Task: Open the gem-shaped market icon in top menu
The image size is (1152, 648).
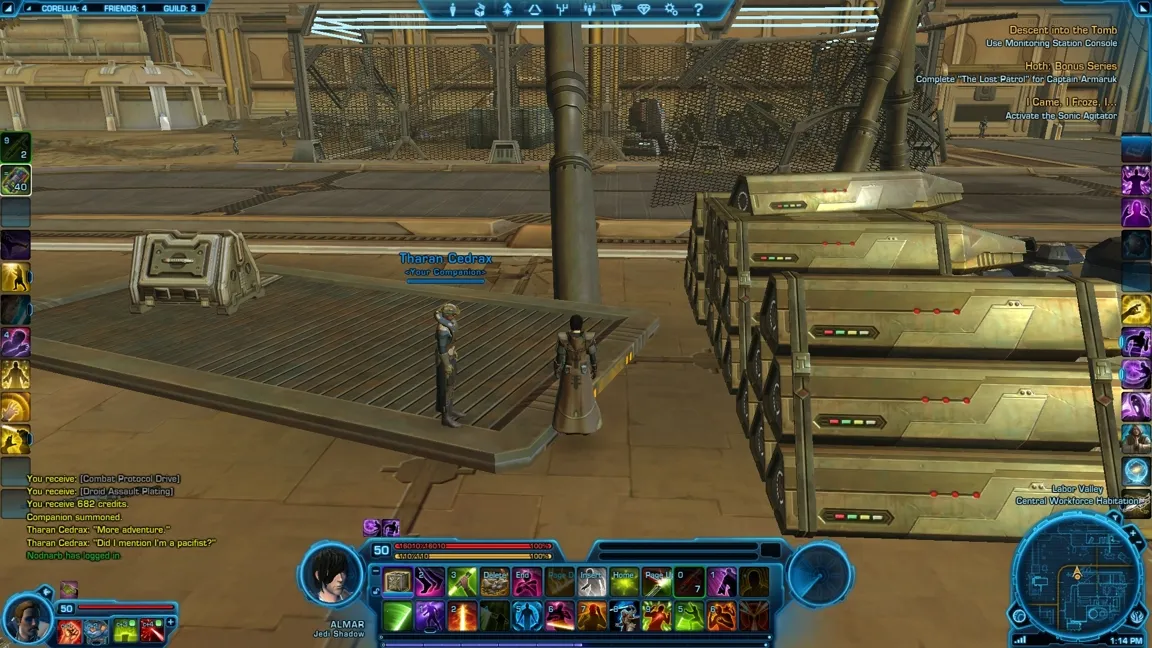Action: pyautogui.click(x=643, y=10)
